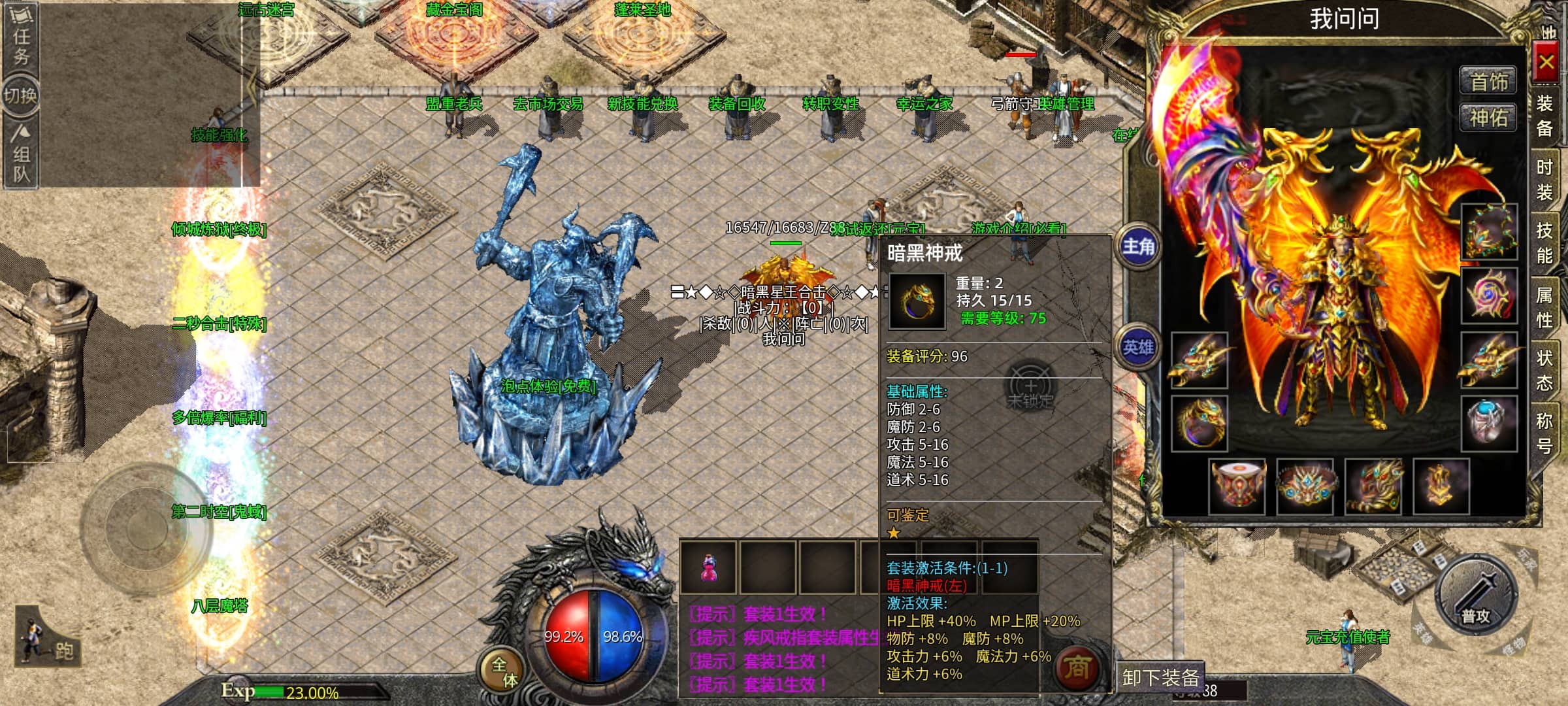
Task: Use the pink potion in the hotbar
Action: click(x=708, y=567)
